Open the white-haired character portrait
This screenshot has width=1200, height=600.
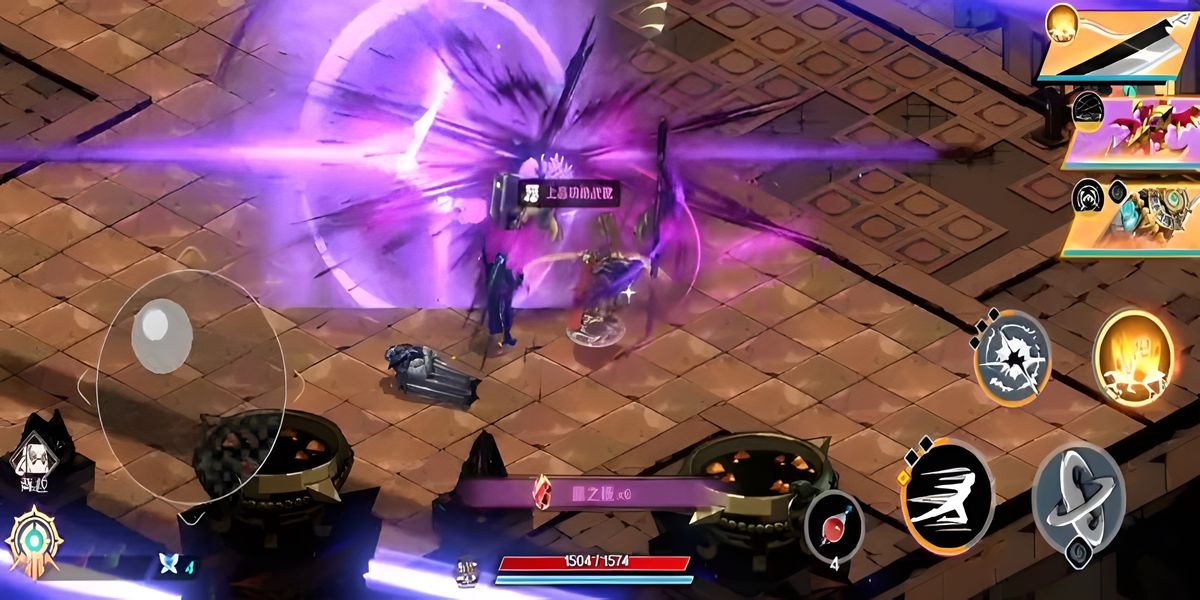[x=32, y=457]
